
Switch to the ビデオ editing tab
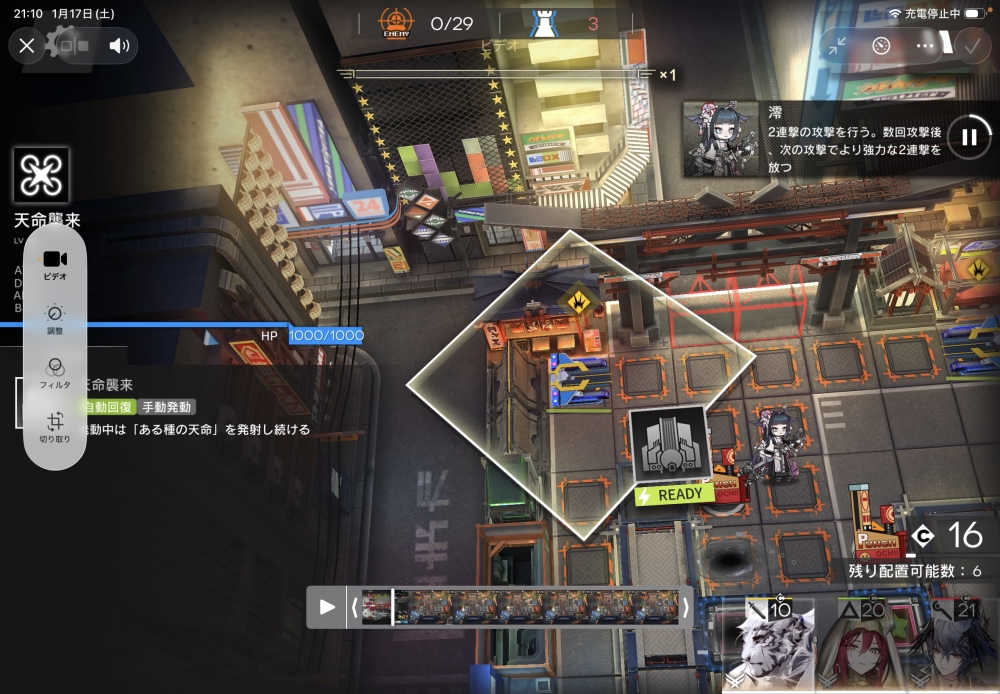click(x=54, y=264)
